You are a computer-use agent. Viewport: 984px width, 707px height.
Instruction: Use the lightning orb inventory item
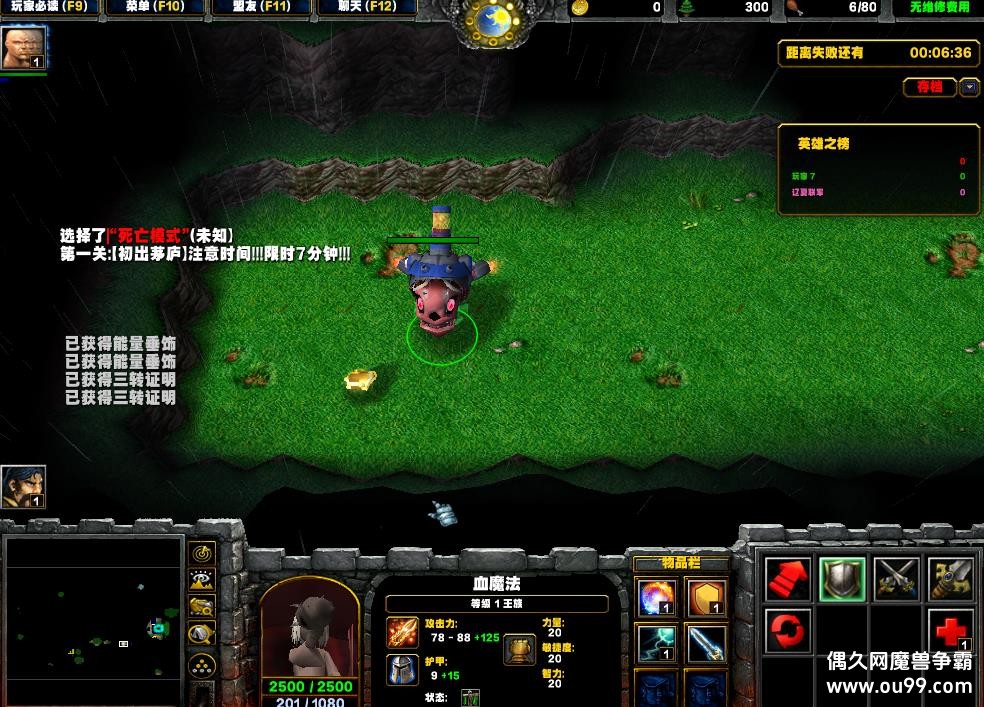(x=656, y=643)
